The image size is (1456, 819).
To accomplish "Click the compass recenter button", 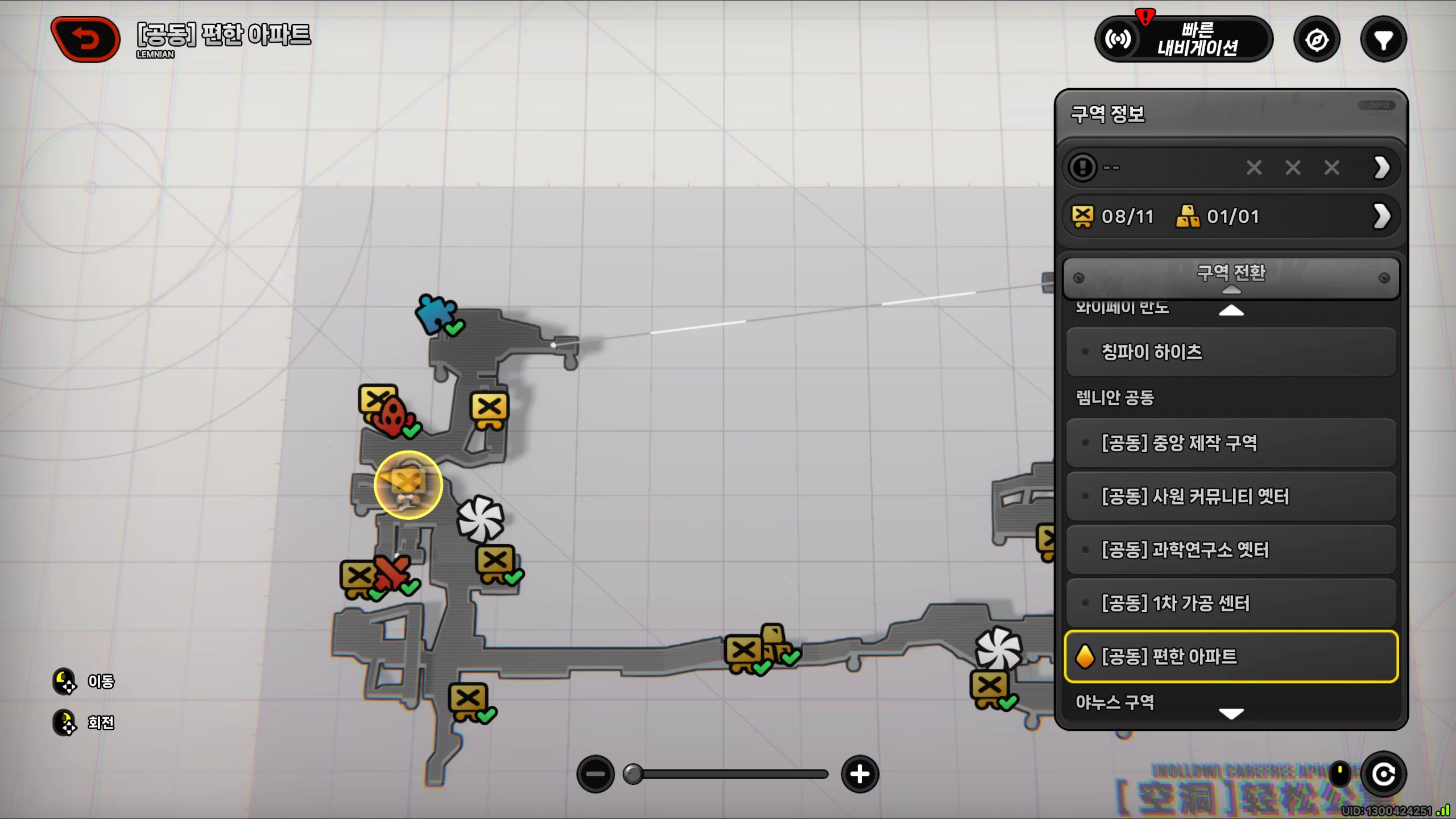I will (x=1317, y=40).
